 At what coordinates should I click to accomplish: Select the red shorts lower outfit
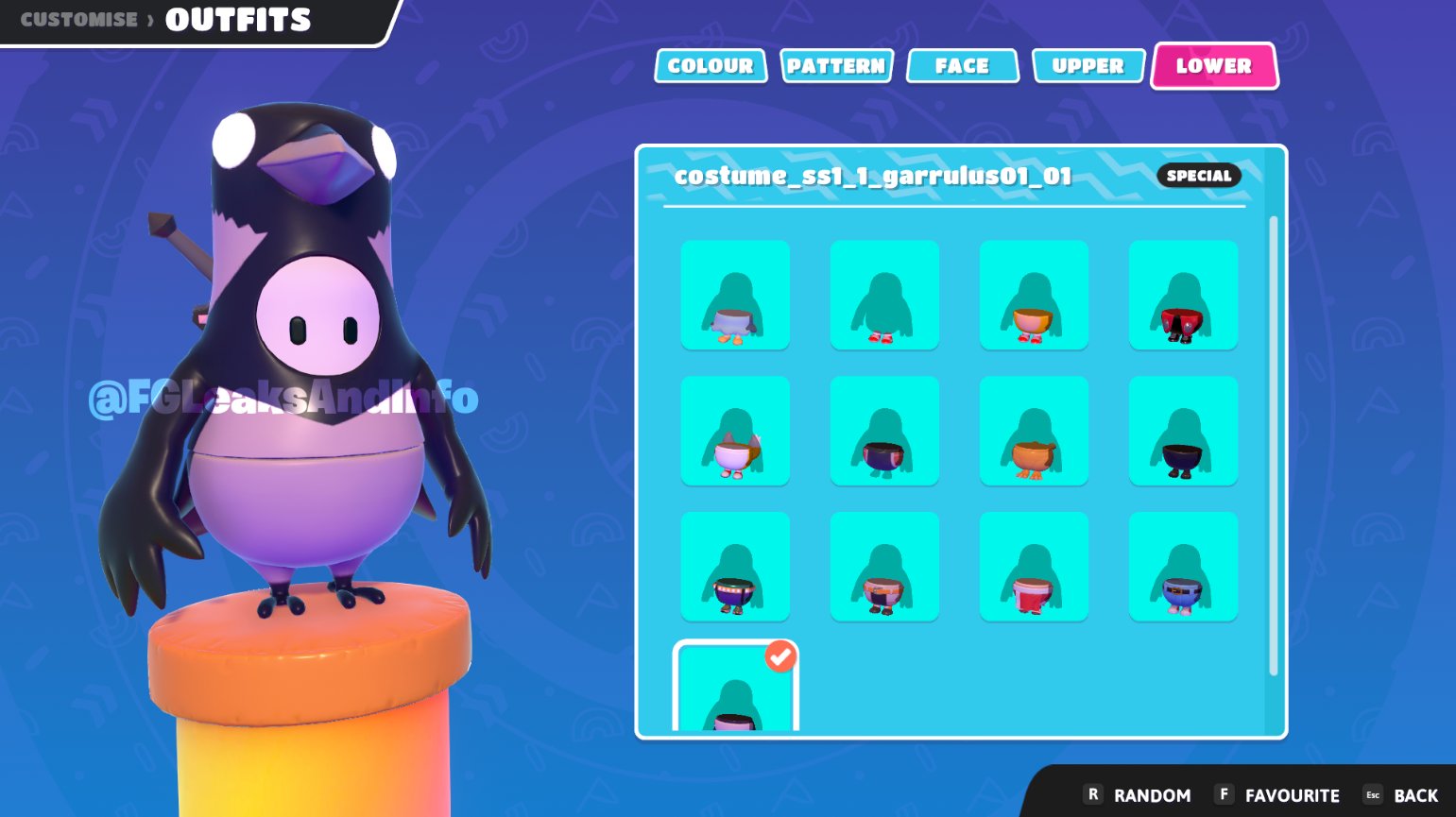[x=1184, y=294]
